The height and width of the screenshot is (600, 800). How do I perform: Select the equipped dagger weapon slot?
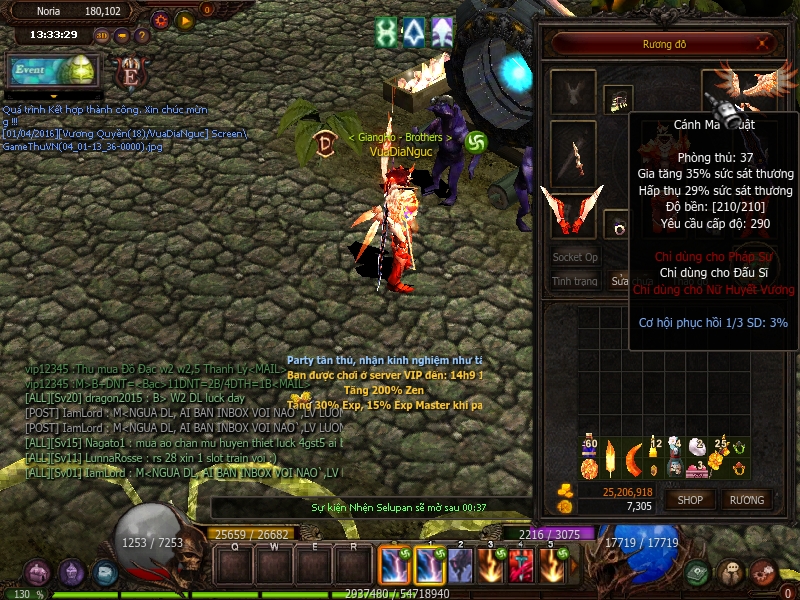click(574, 153)
